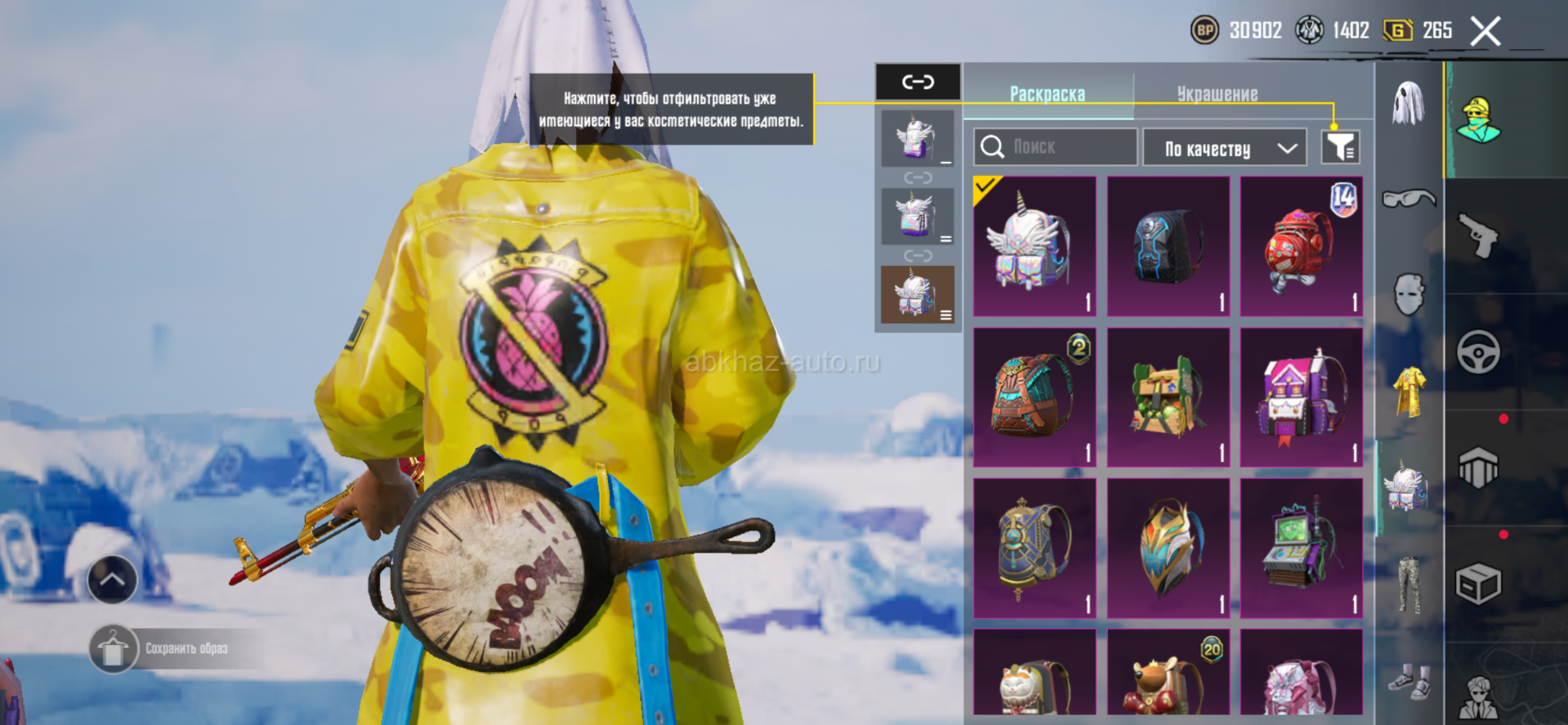This screenshot has width=1568, height=725.
Task: Expand the round up-arrow button
Action: (x=112, y=580)
